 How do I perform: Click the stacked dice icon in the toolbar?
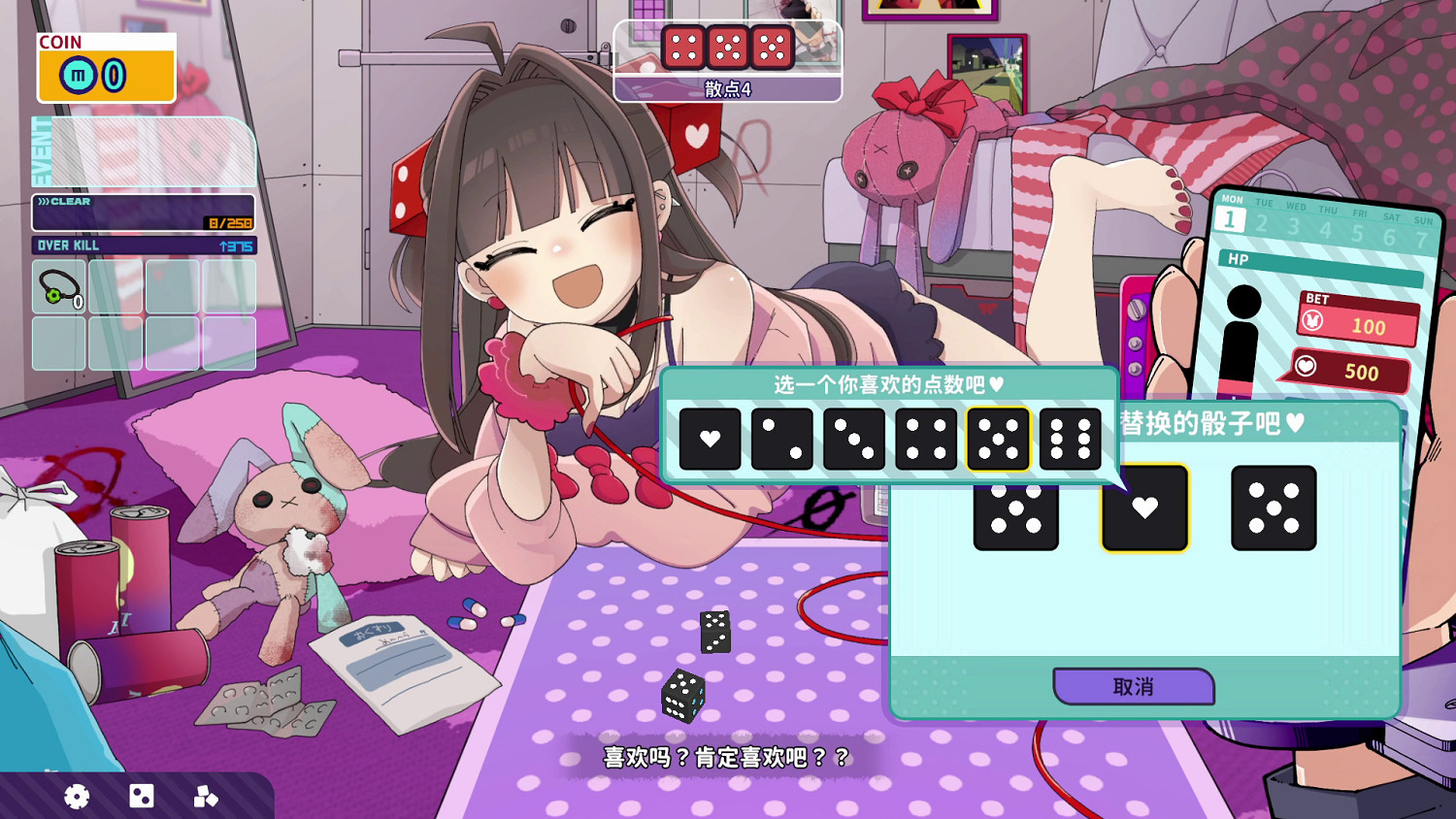(204, 797)
